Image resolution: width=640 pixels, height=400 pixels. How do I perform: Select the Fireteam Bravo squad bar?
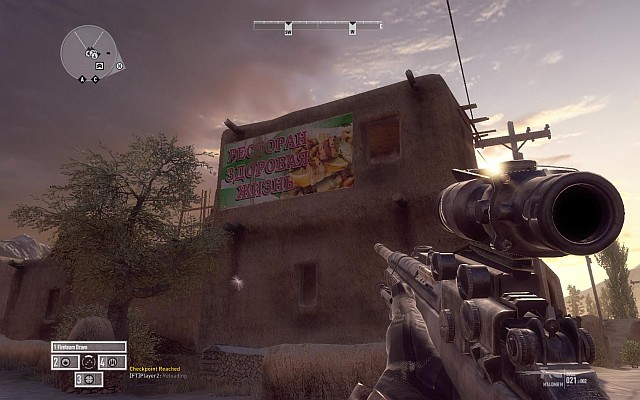tap(87, 347)
